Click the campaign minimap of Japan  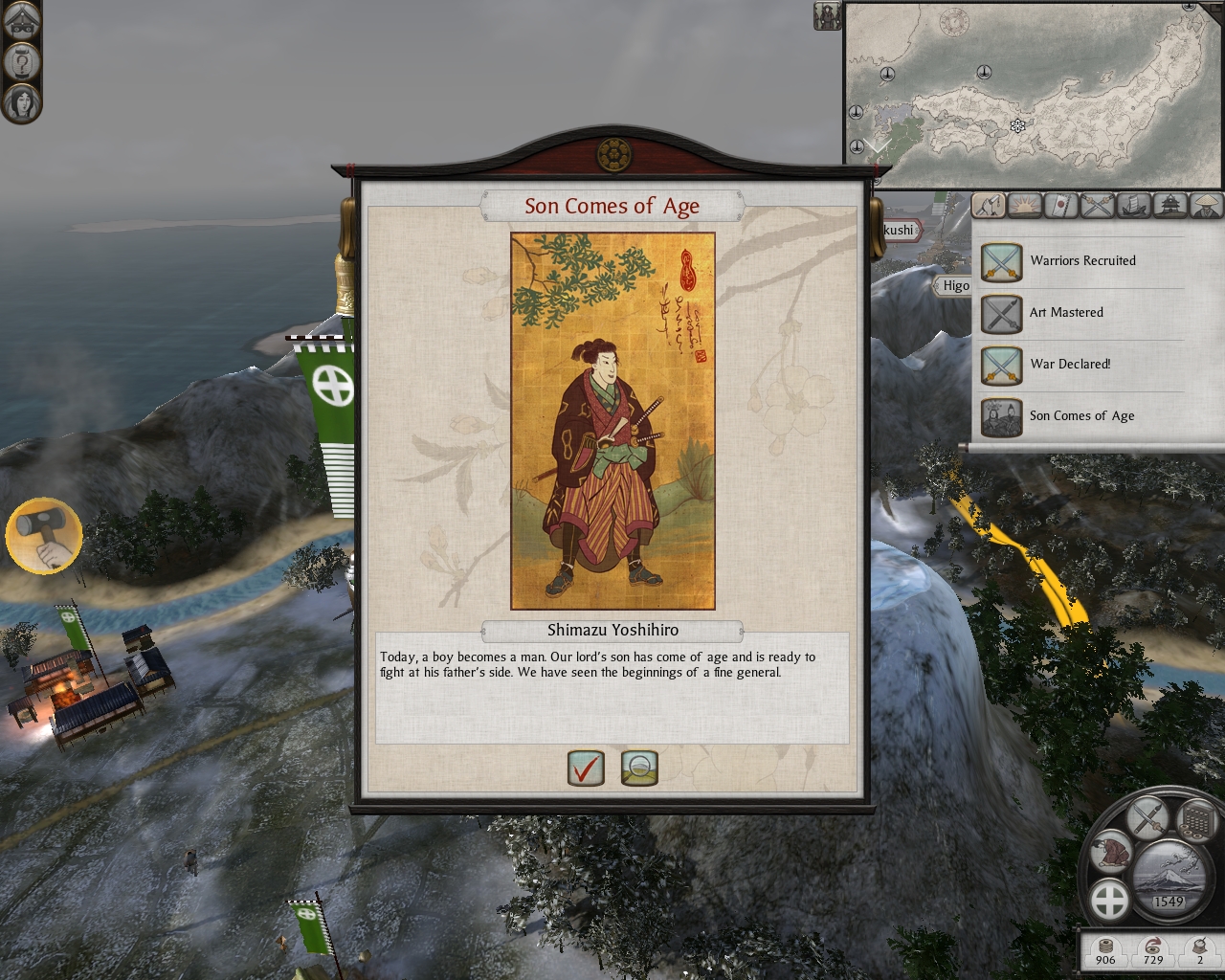pos(1032,94)
